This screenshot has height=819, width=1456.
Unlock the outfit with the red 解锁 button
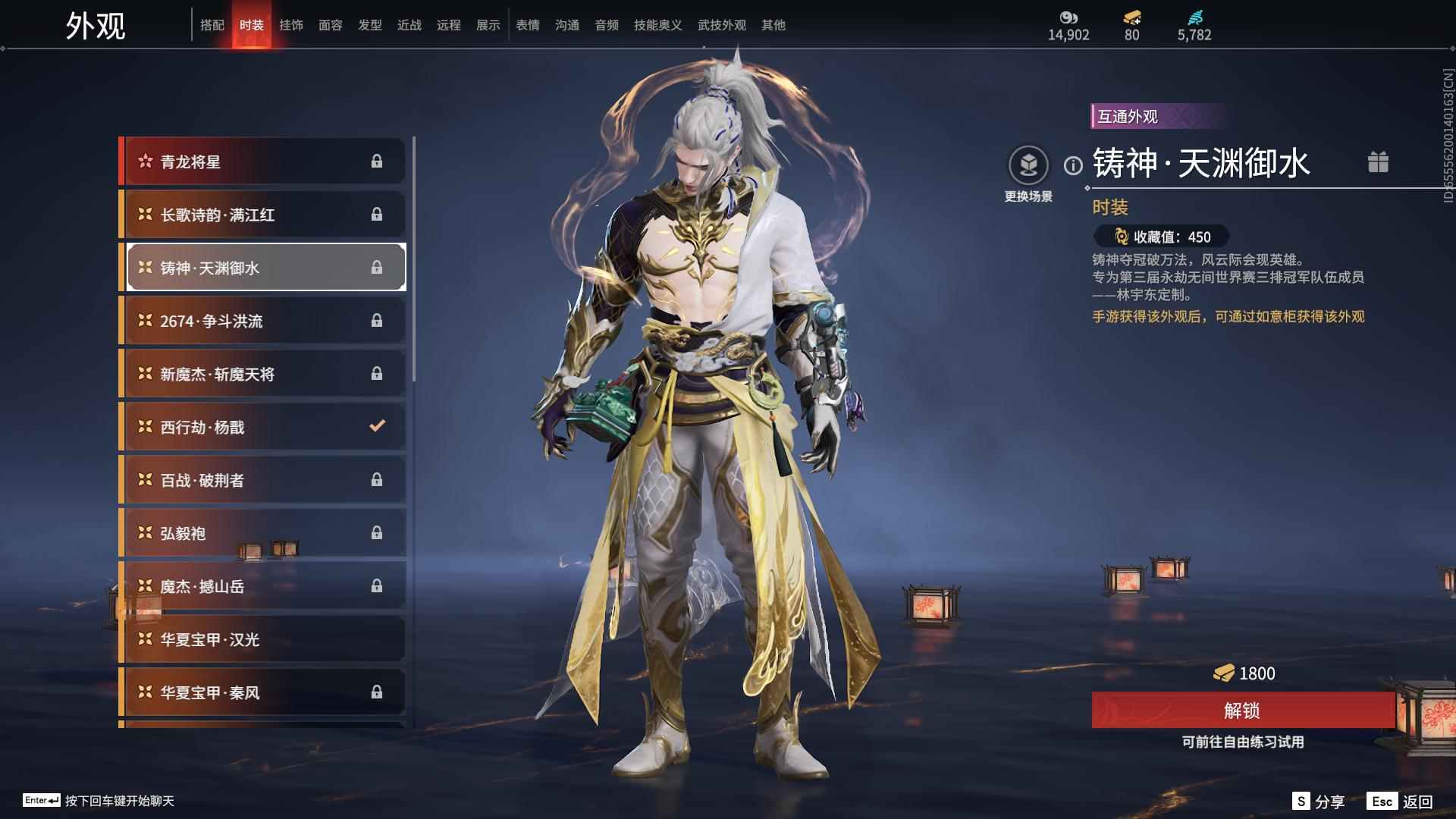tap(1242, 710)
